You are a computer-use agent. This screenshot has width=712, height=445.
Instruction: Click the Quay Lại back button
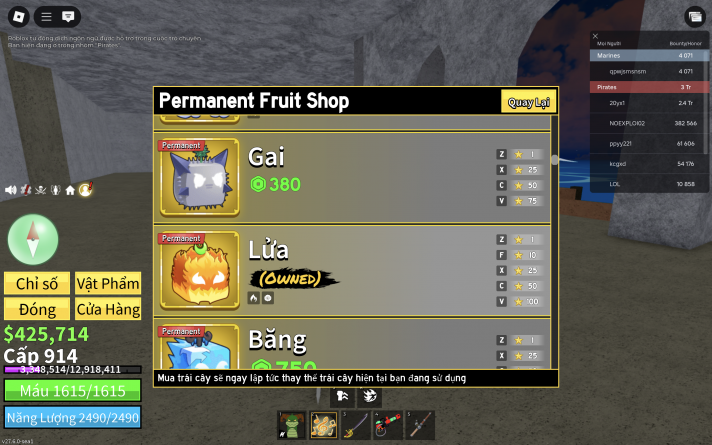point(529,102)
